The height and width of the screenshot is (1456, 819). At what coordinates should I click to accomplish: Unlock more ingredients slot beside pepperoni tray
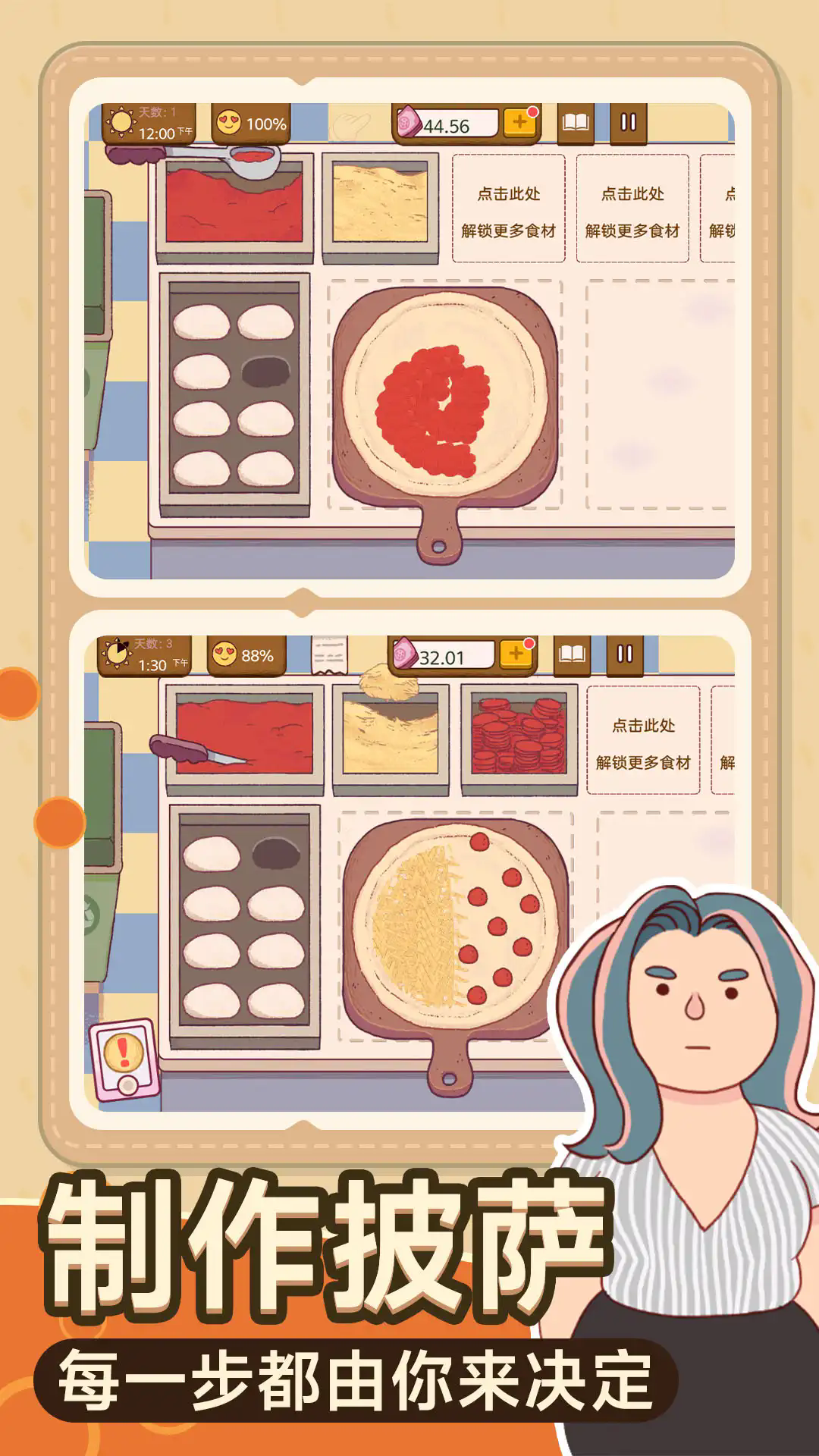643,741
